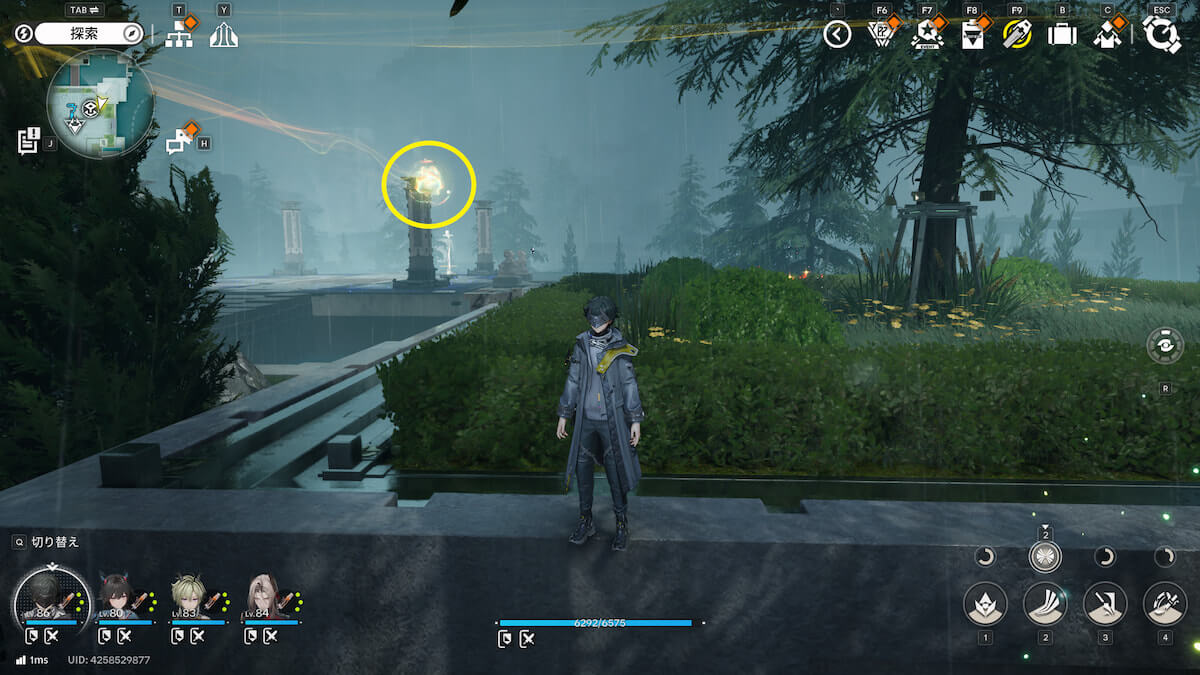Open the main system menu ring icon
This screenshot has height=675, width=1200.
pos(1161,34)
